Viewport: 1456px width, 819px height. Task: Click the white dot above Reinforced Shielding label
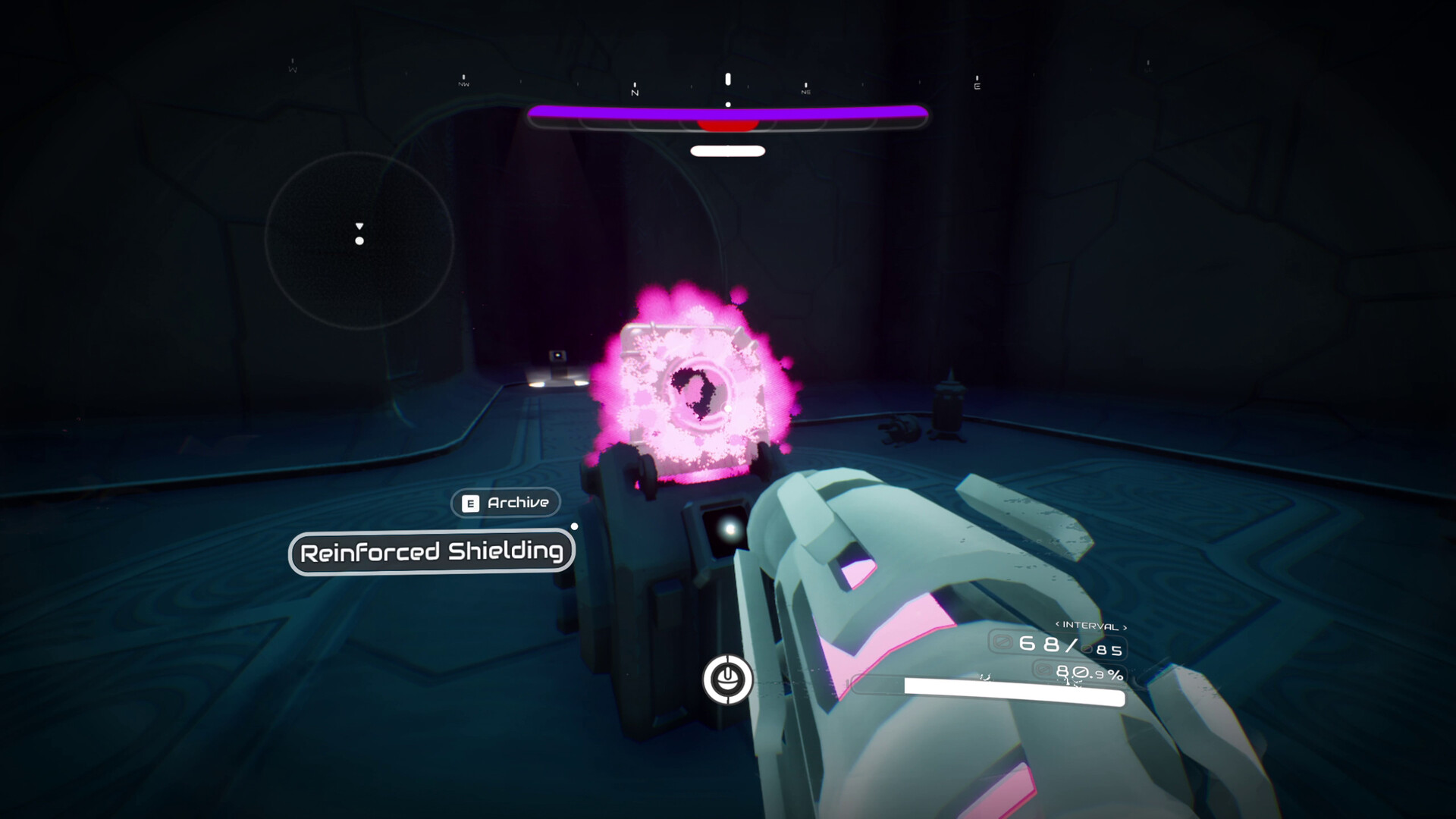(x=574, y=525)
